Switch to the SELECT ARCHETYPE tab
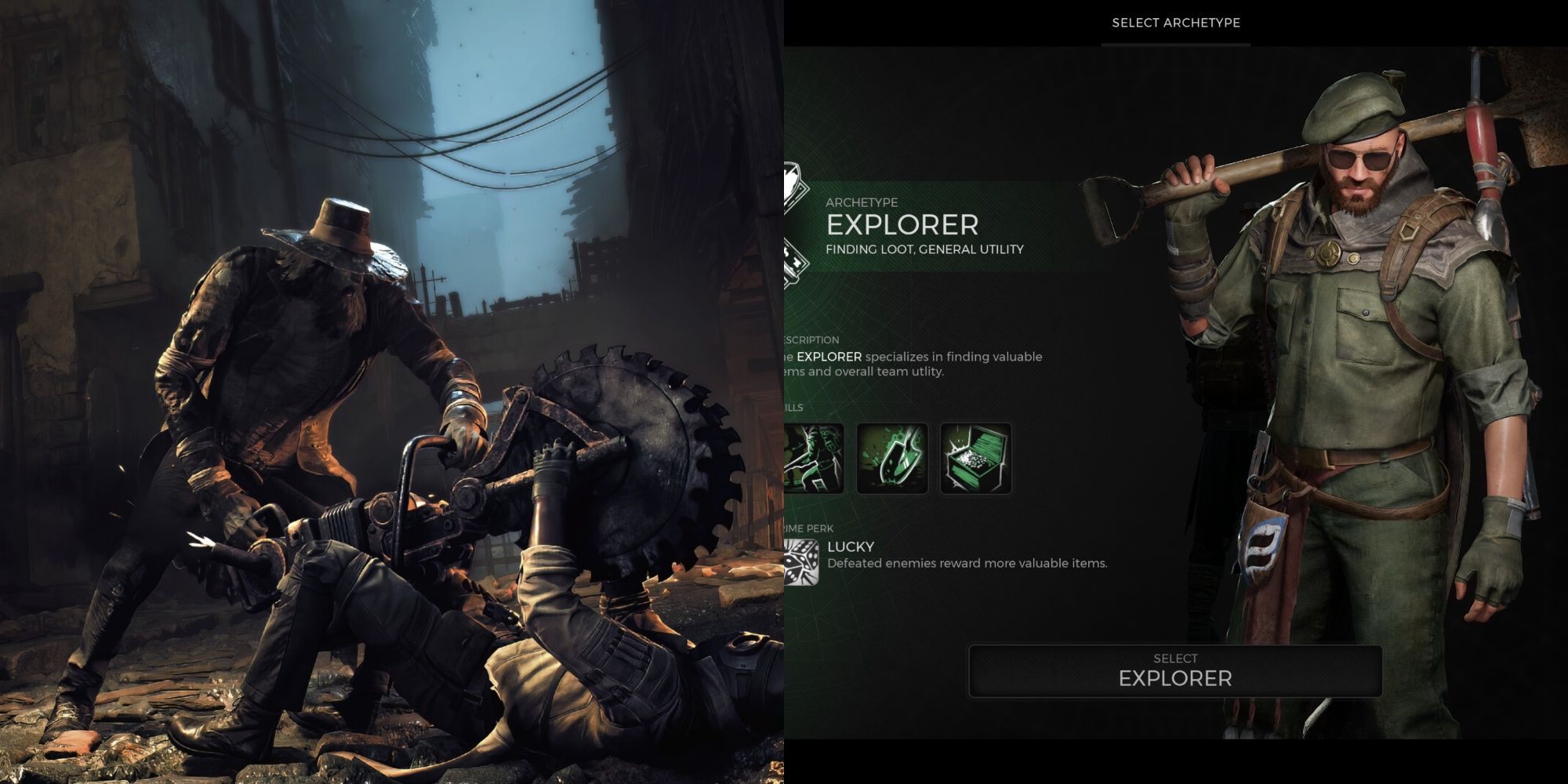 click(1176, 24)
